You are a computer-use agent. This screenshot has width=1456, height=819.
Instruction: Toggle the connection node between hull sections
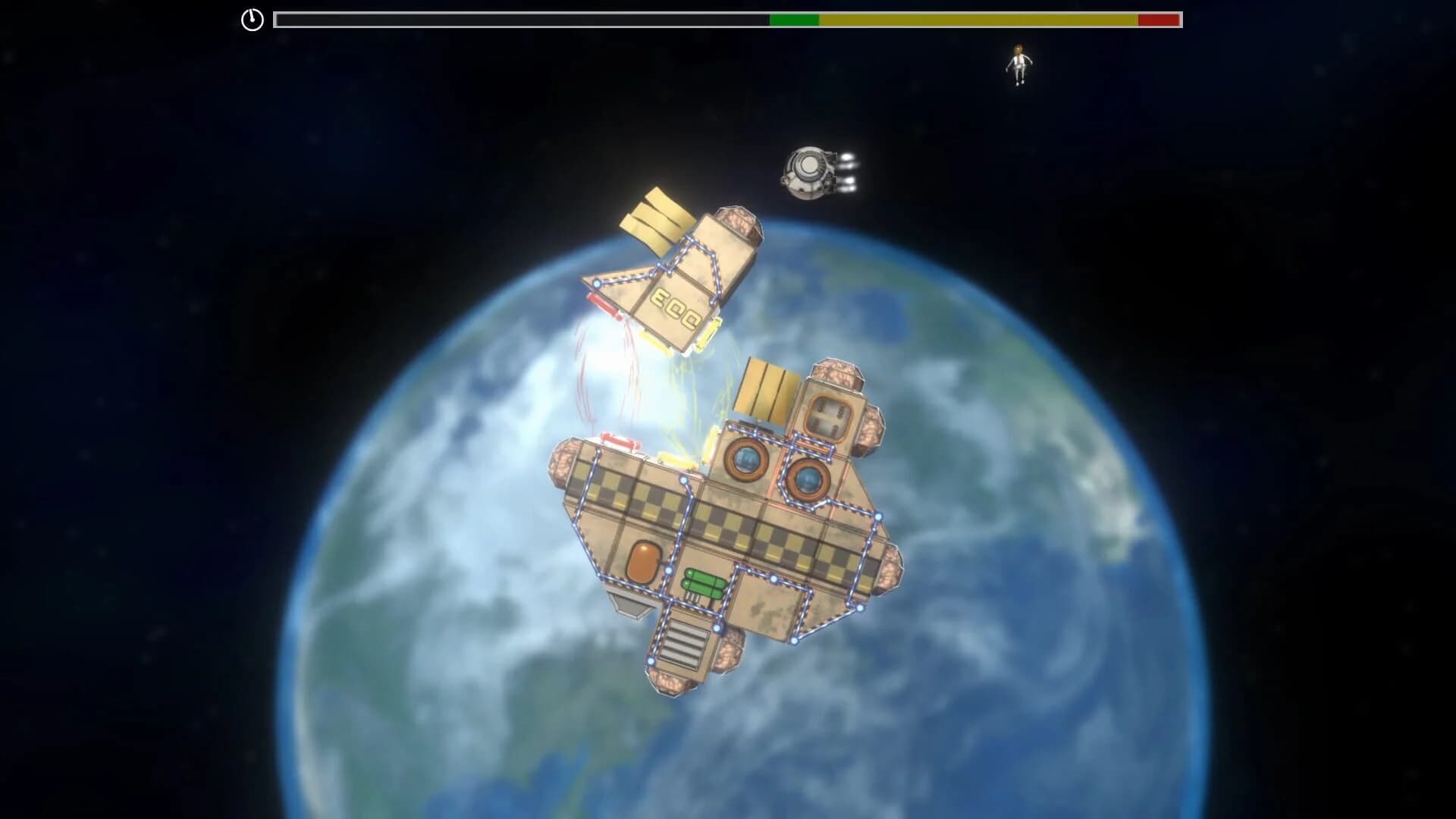[x=684, y=480]
